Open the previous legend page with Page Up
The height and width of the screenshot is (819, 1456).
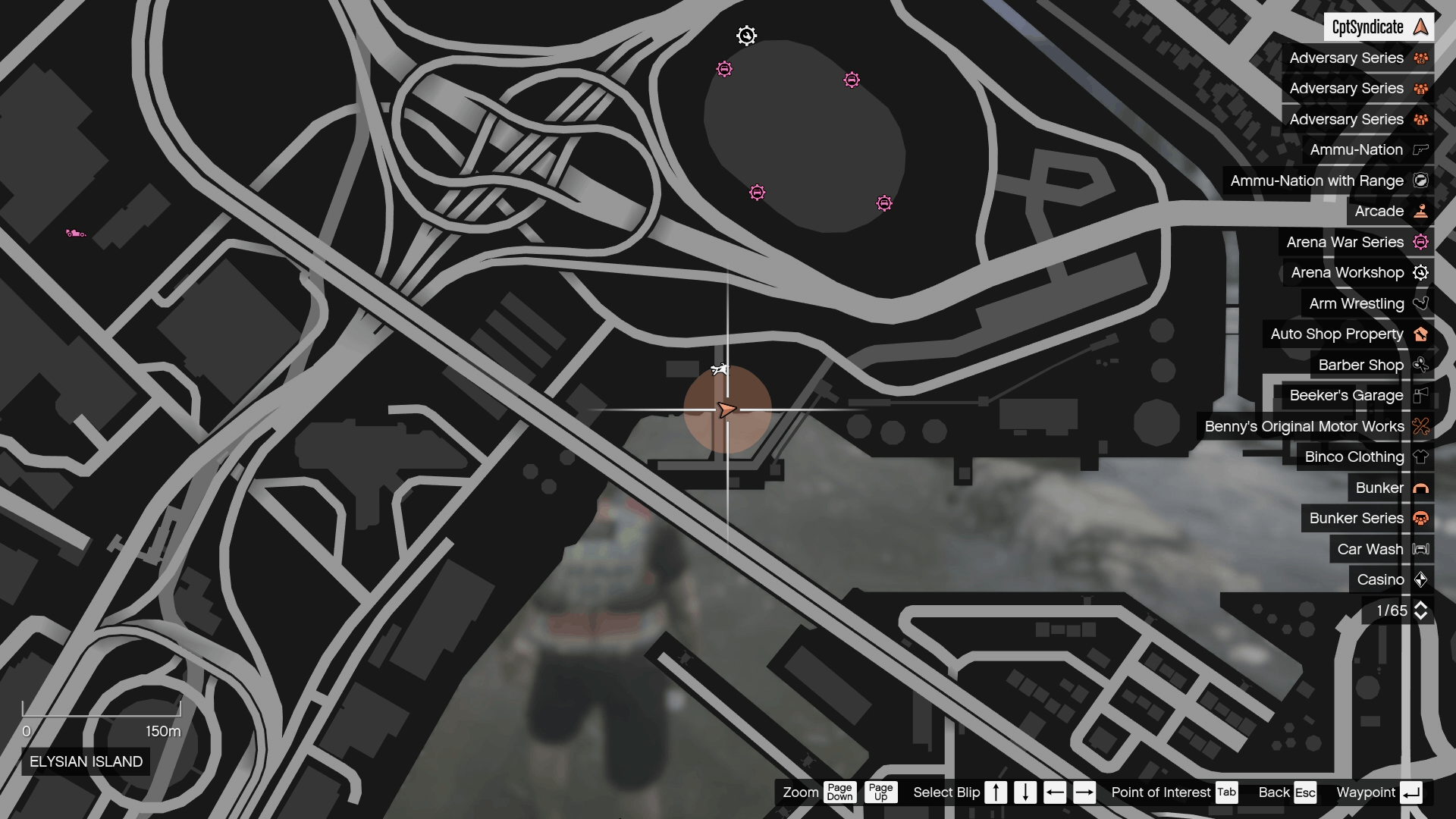(880, 792)
